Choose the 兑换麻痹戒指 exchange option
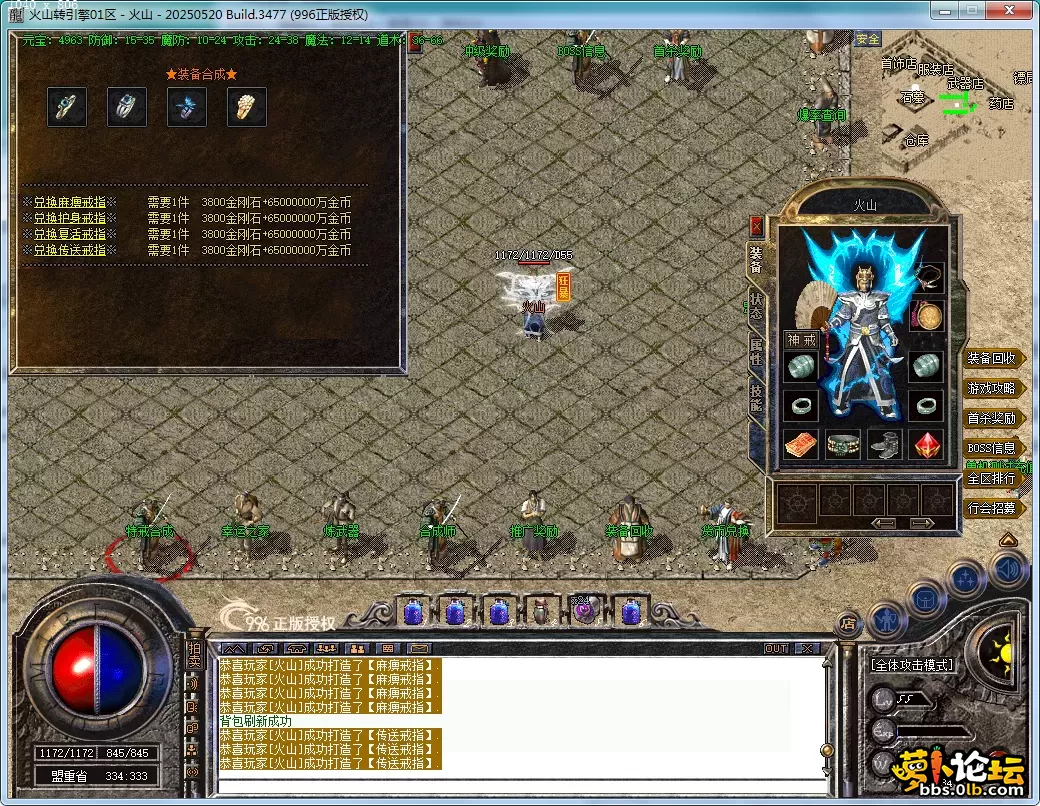The height and width of the screenshot is (806, 1040). [69, 202]
